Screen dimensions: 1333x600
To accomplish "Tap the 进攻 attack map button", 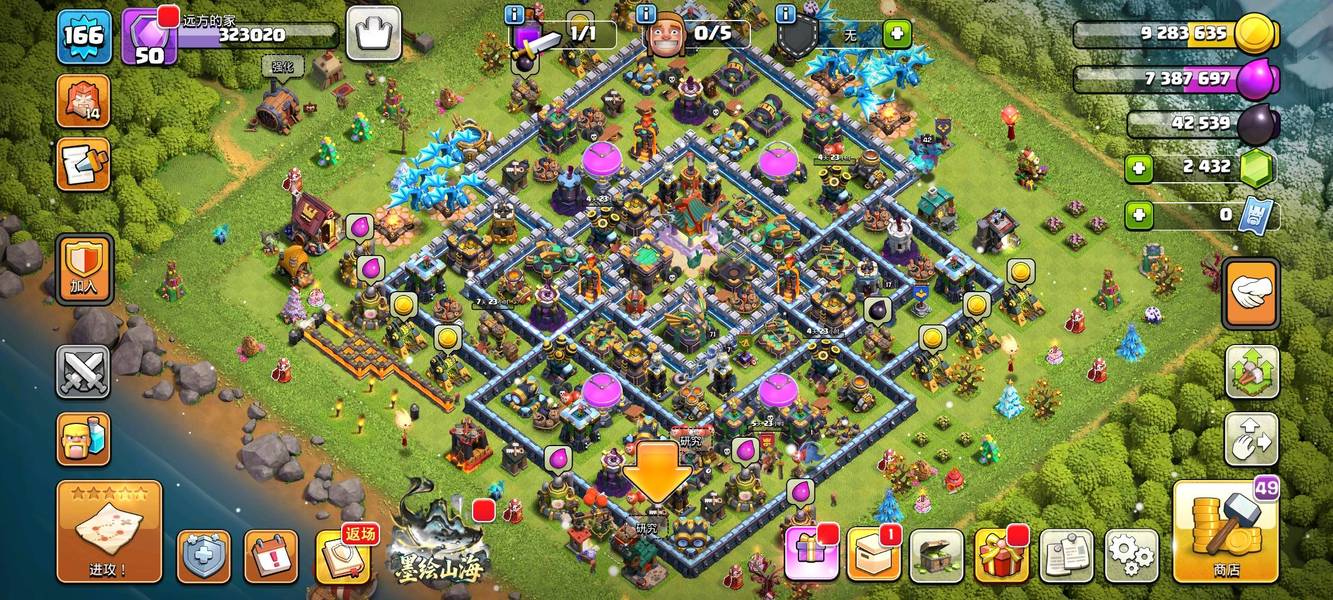I will (x=109, y=531).
